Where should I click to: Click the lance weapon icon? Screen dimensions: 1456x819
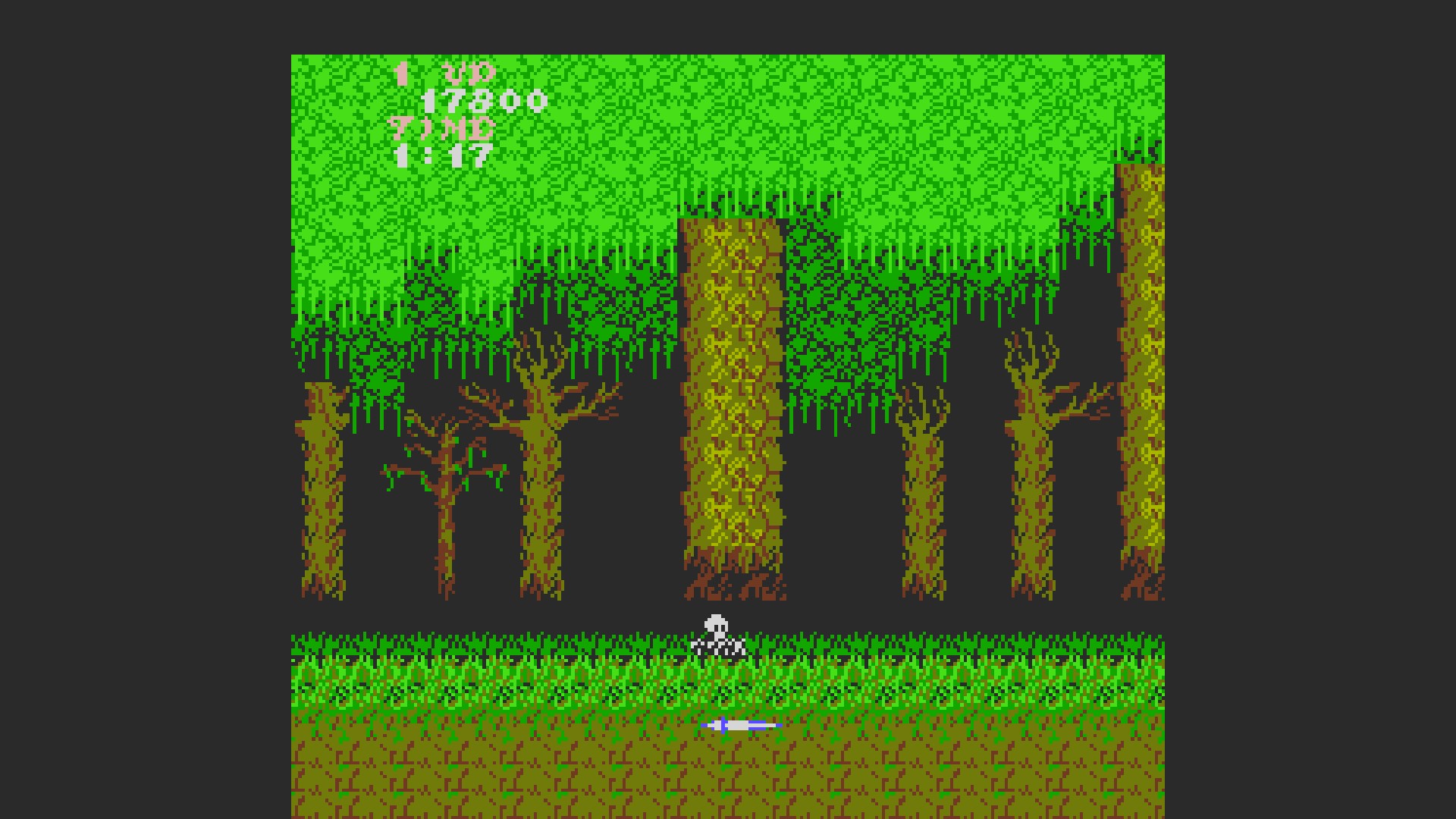740,726
